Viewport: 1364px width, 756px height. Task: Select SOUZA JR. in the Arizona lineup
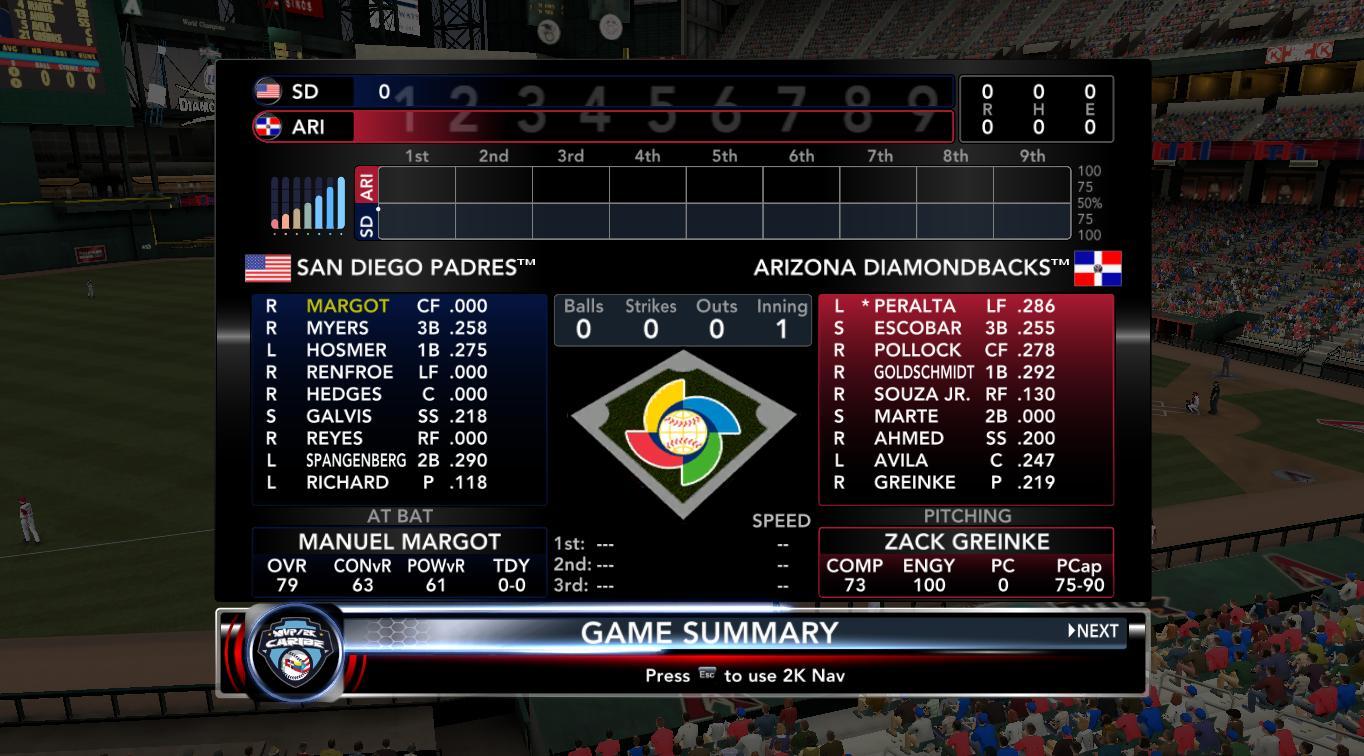[x=921, y=394]
